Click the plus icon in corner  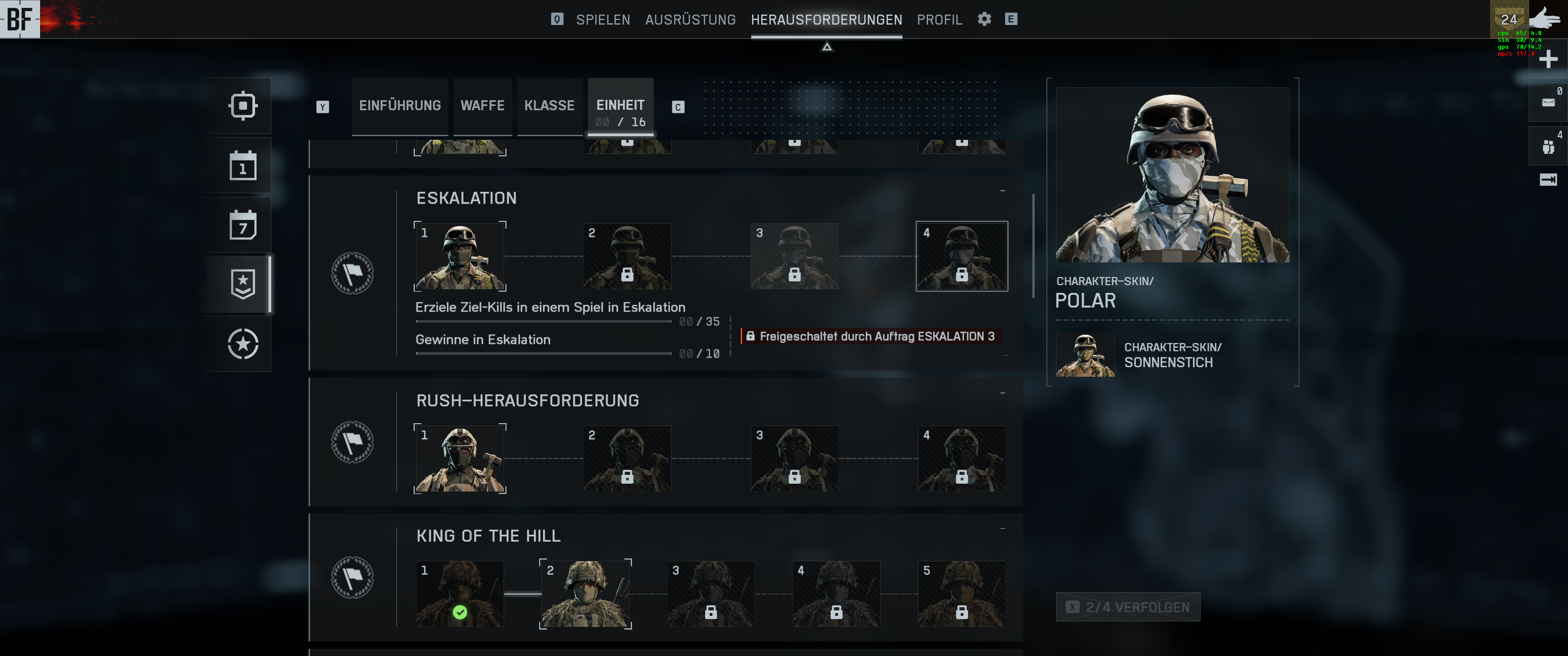[1547, 60]
